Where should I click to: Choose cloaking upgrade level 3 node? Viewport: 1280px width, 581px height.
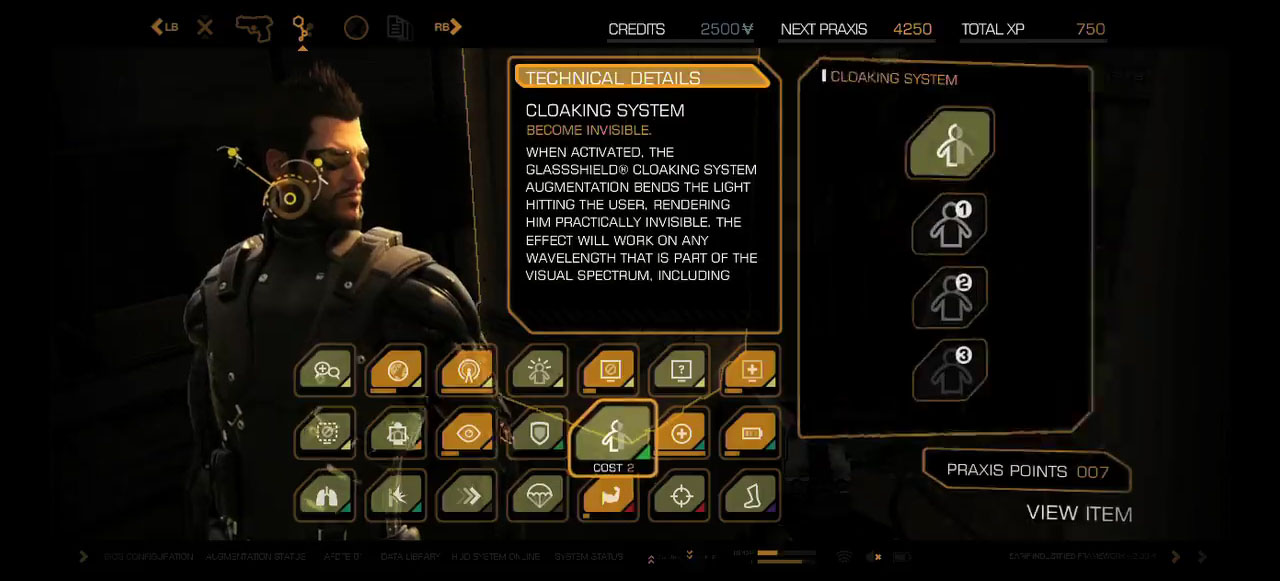pos(949,370)
